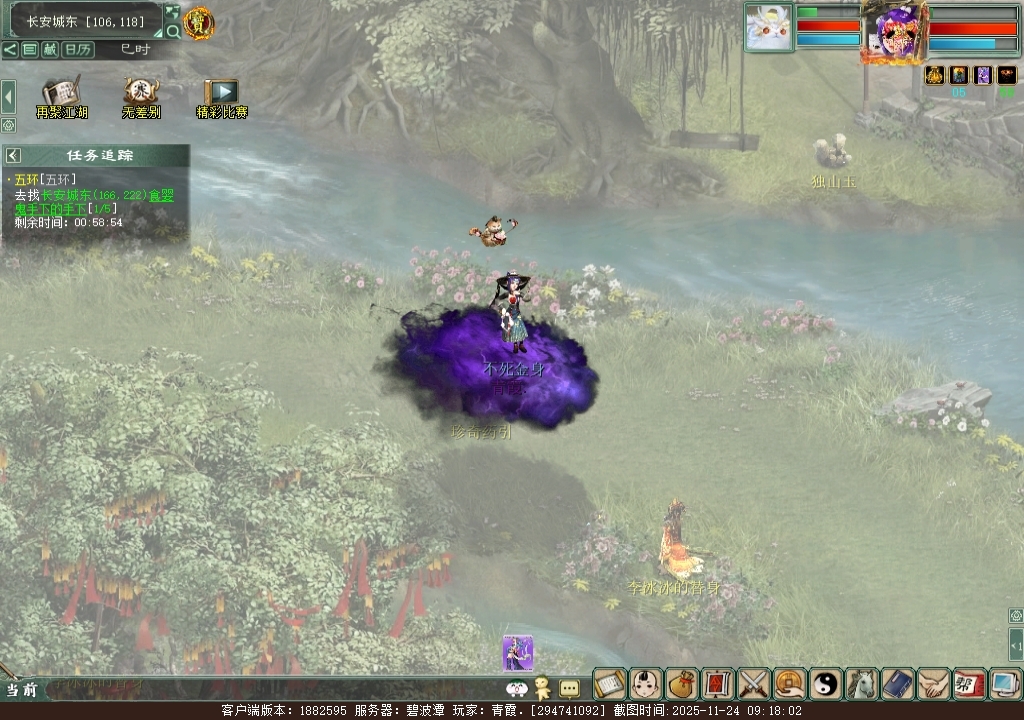Open the white horse mount menu
The width and height of the screenshot is (1024, 720).
point(861,684)
